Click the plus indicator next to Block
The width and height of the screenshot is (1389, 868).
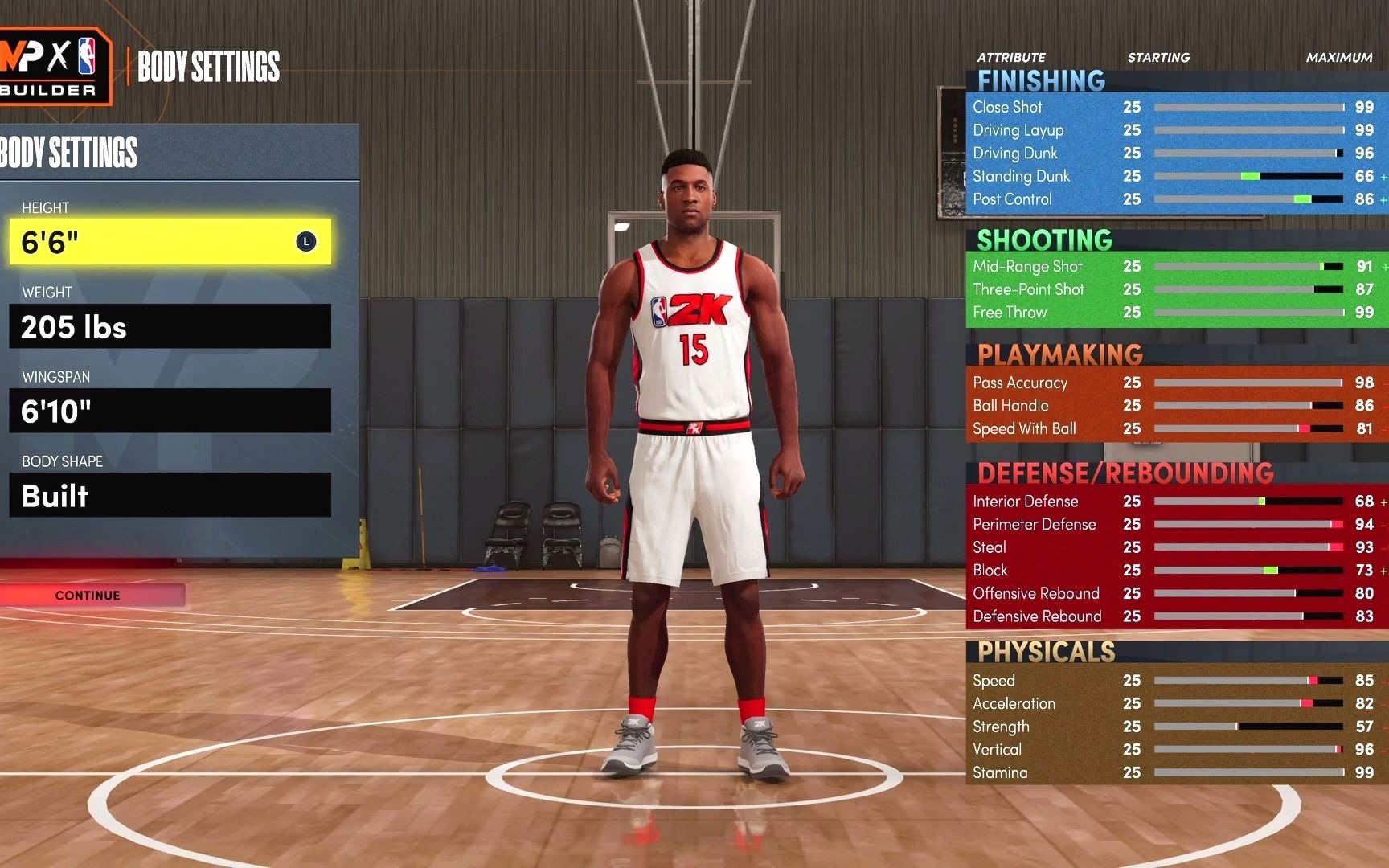1383,571
